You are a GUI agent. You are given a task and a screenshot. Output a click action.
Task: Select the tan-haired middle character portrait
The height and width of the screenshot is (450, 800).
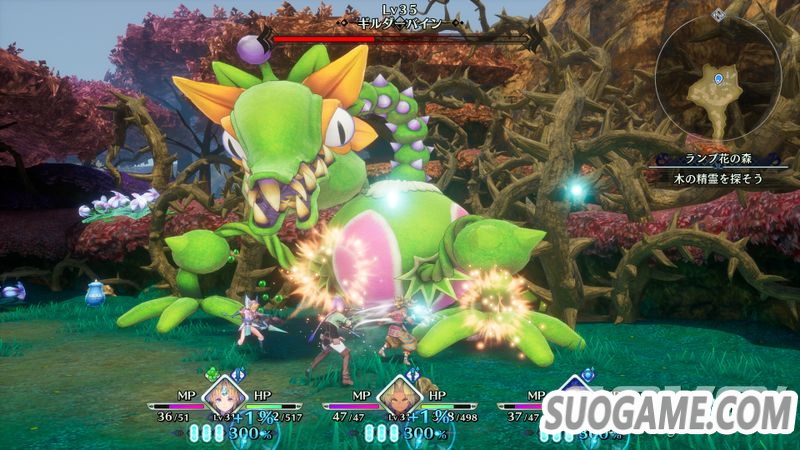(399, 400)
